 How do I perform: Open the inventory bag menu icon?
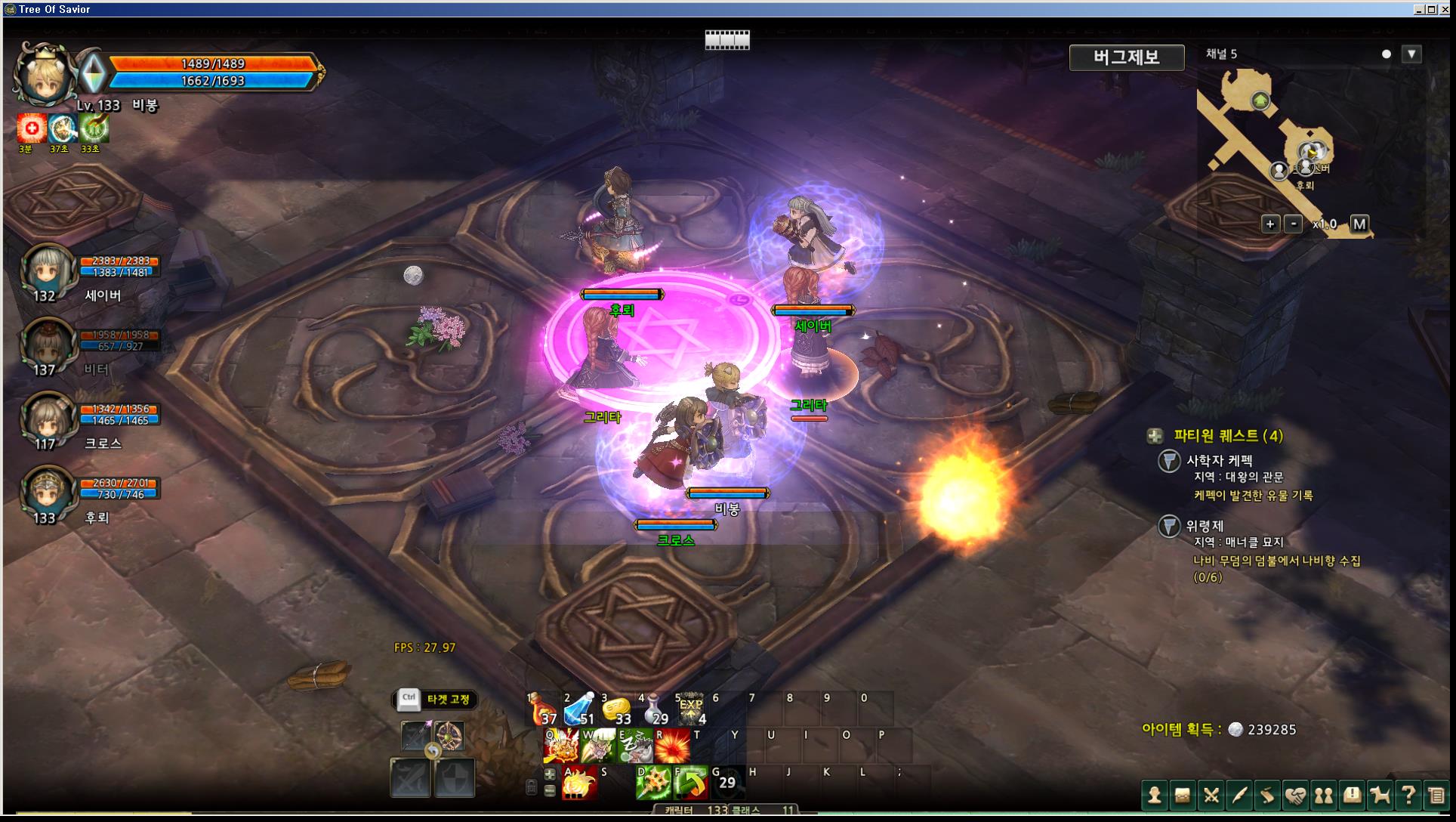(1183, 796)
